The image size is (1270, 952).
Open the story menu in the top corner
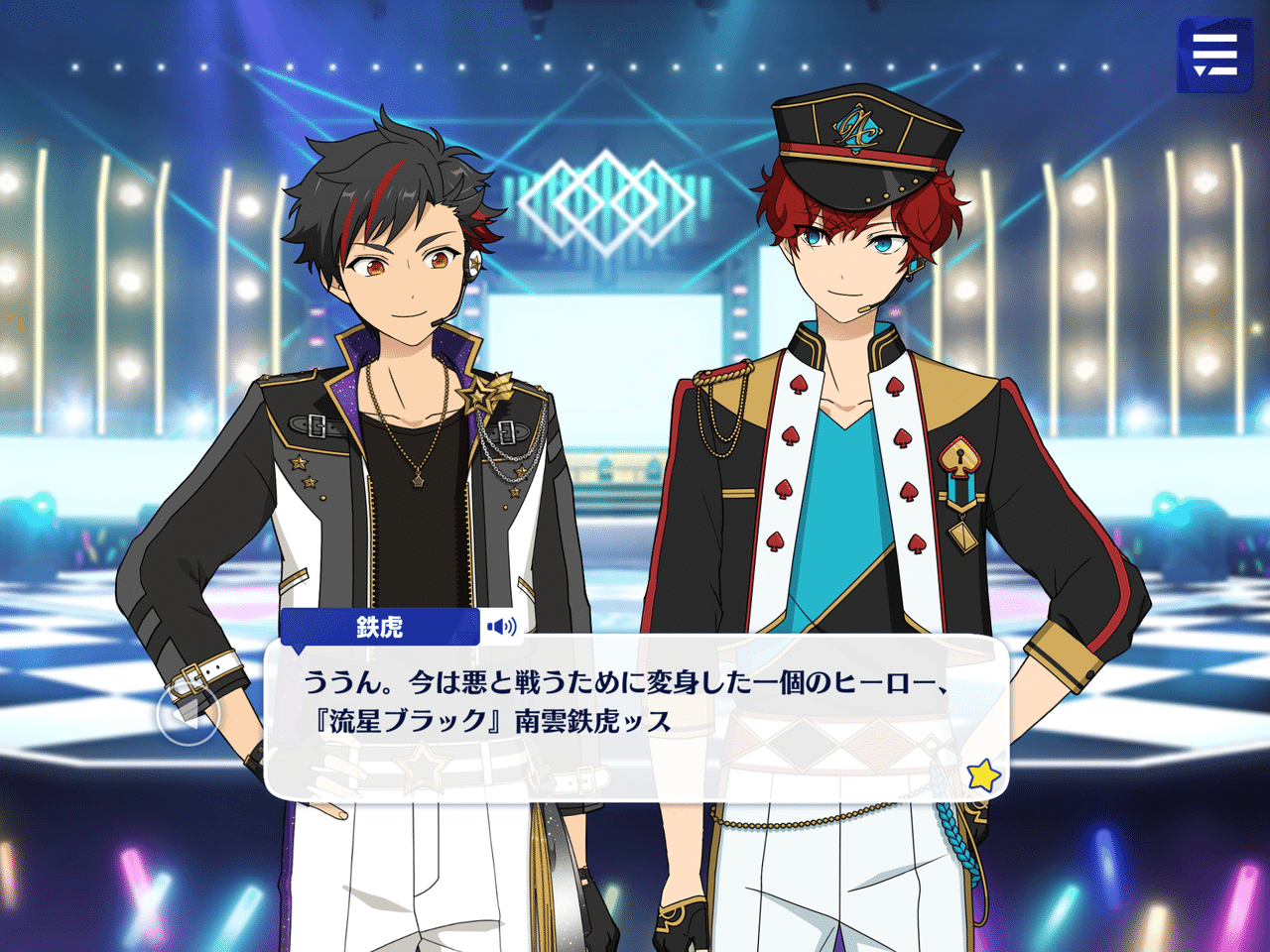[x=1213, y=55]
